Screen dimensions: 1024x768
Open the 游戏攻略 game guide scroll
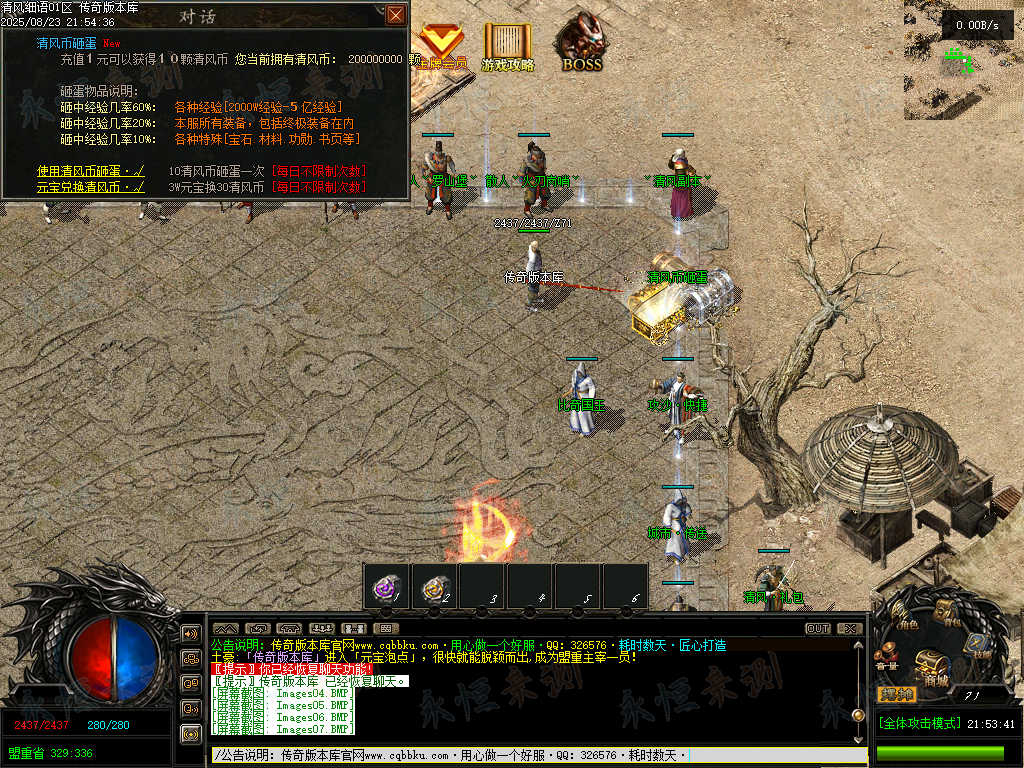(508, 45)
